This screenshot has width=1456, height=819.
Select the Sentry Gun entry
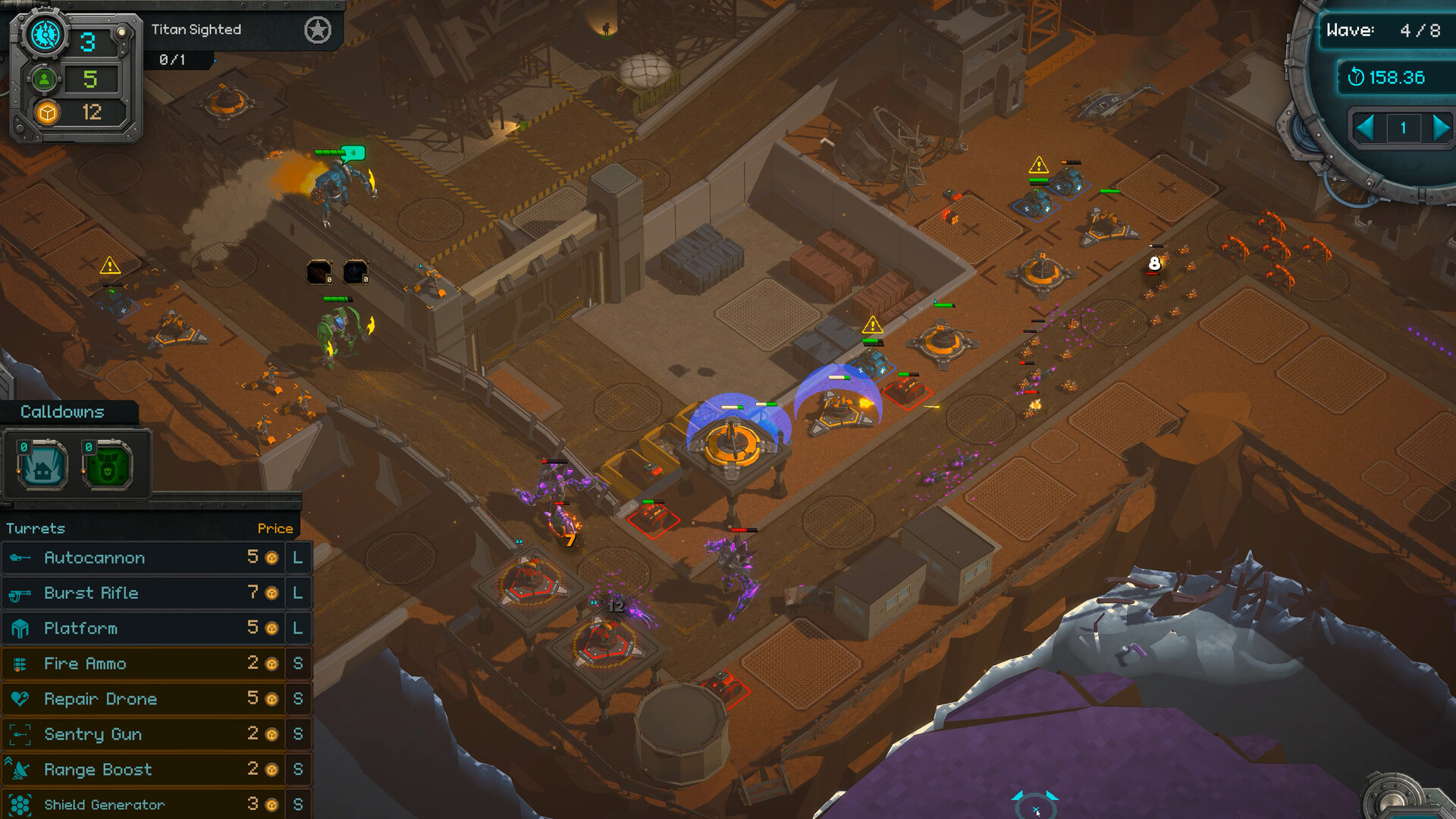tap(144, 734)
